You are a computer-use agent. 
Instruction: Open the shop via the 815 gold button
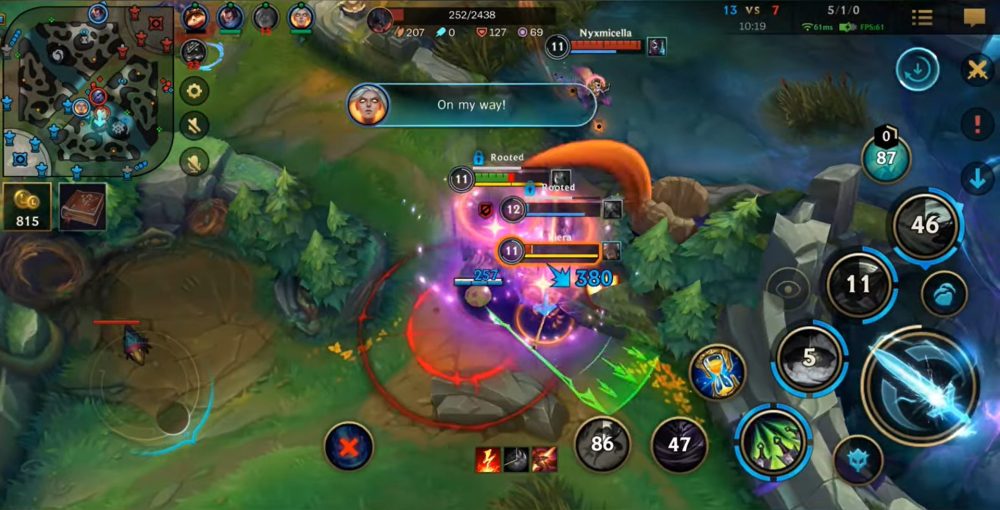[x=27, y=206]
